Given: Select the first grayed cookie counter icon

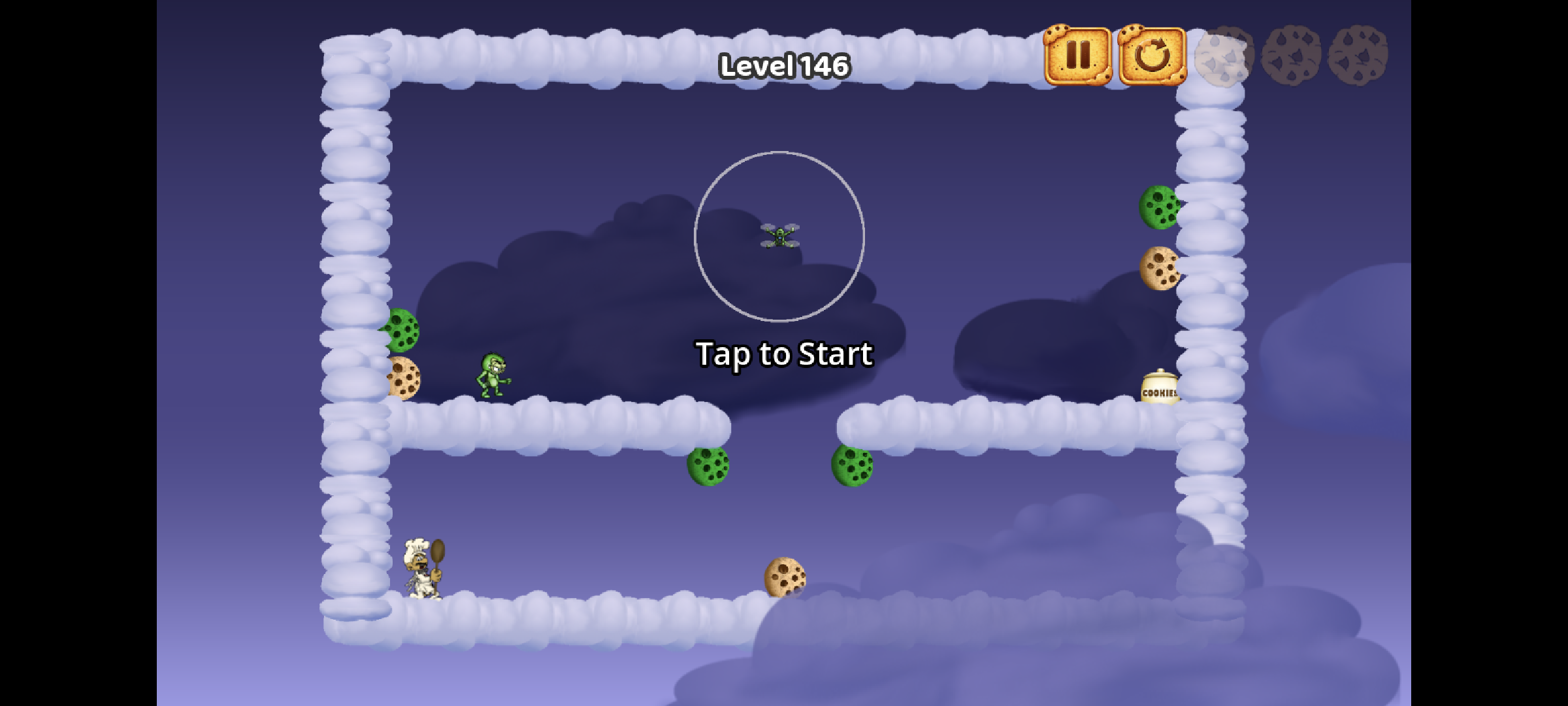Looking at the screenshot, I should pyautogui.click(x=1223, y=57).
